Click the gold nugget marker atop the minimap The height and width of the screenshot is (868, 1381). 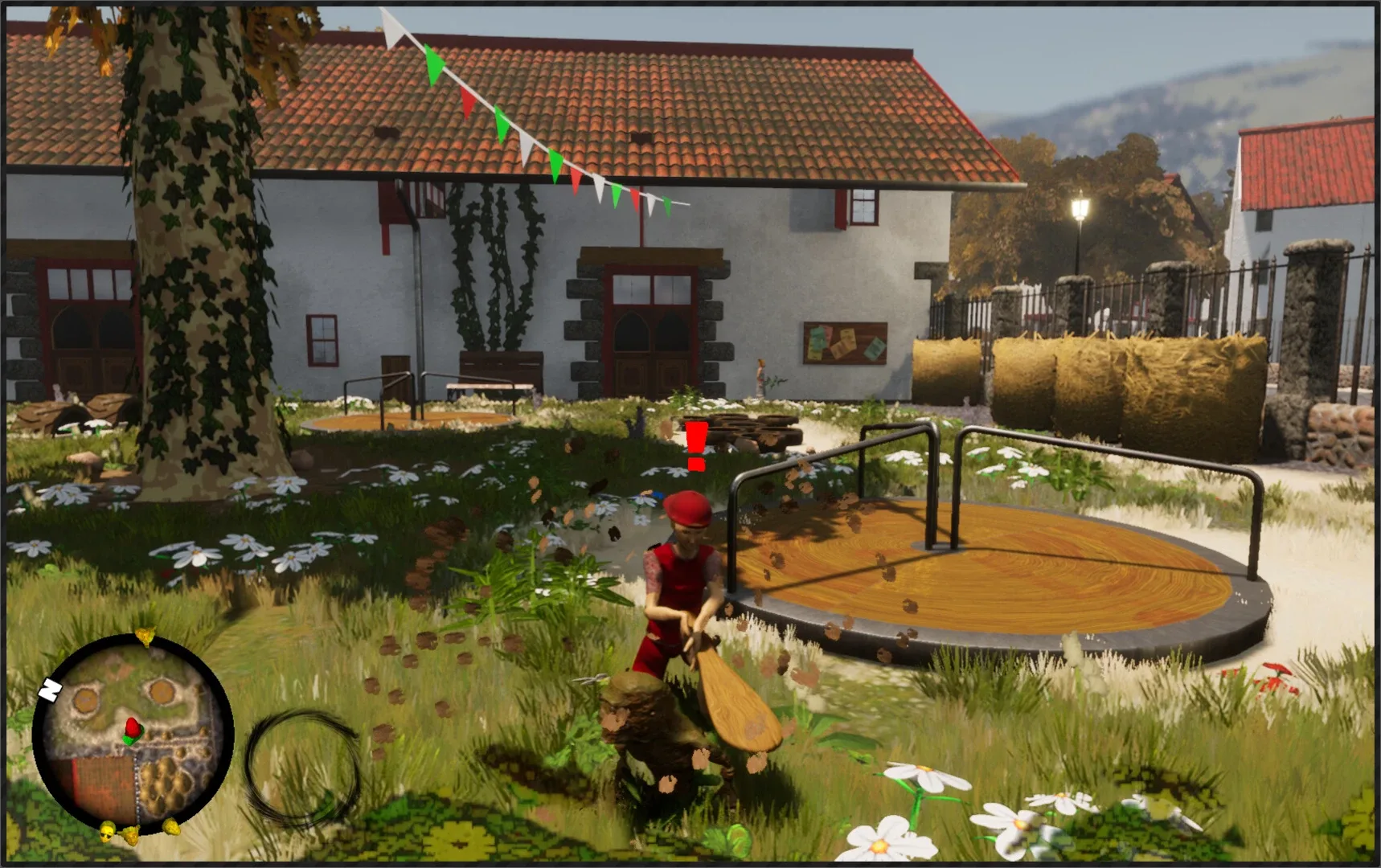[x=145, y=637]
